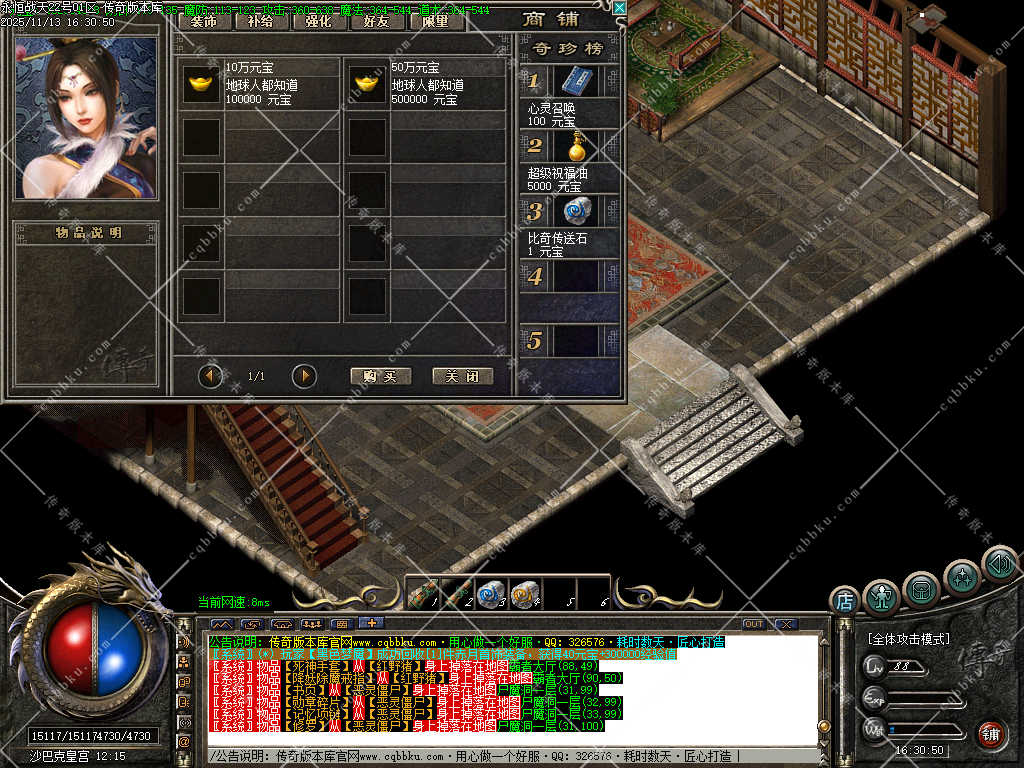Go to the previous shop page arrow
The image size is (1024, 768).
(x=210, y=376)
